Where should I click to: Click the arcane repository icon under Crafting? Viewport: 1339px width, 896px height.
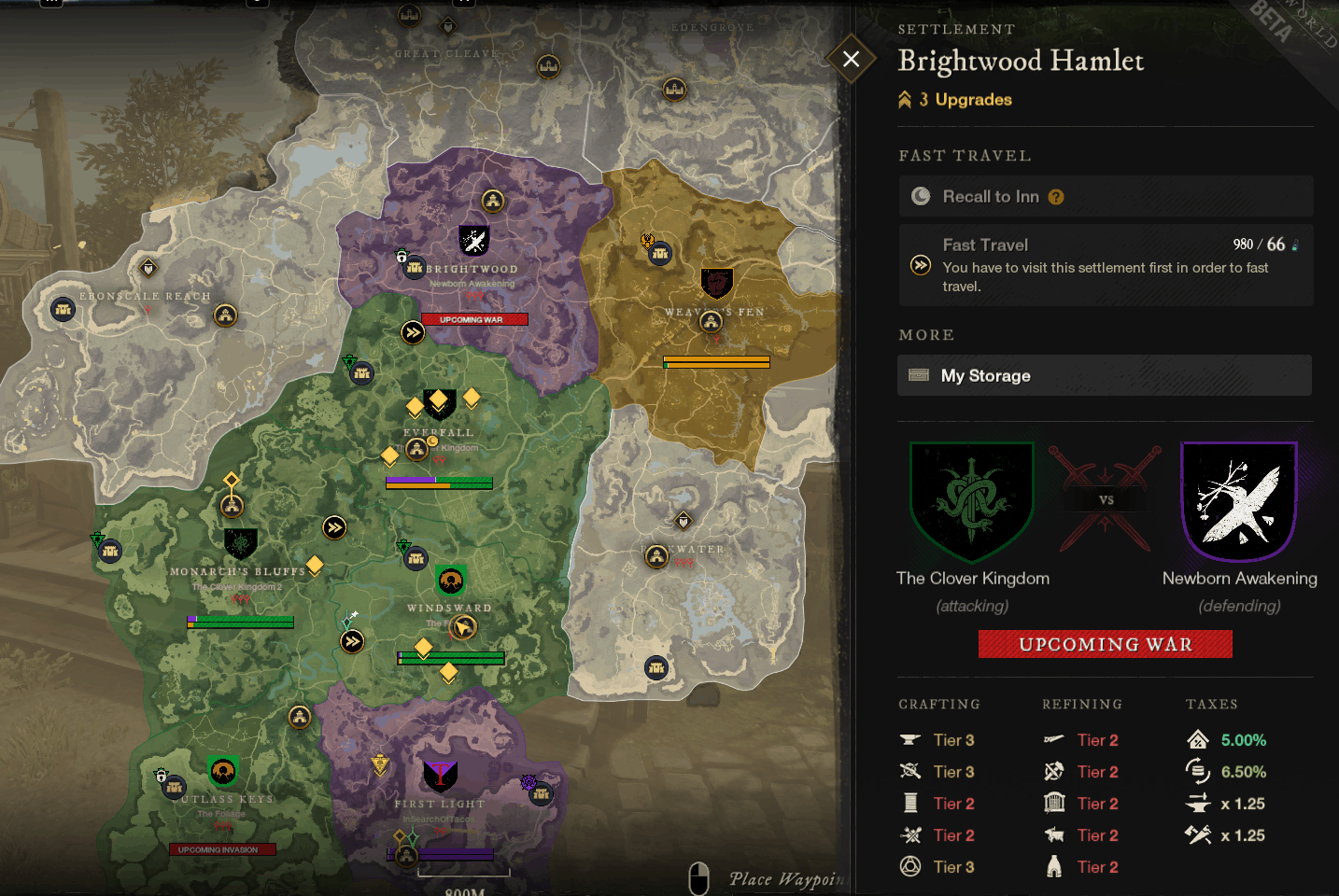click(909, 867)
